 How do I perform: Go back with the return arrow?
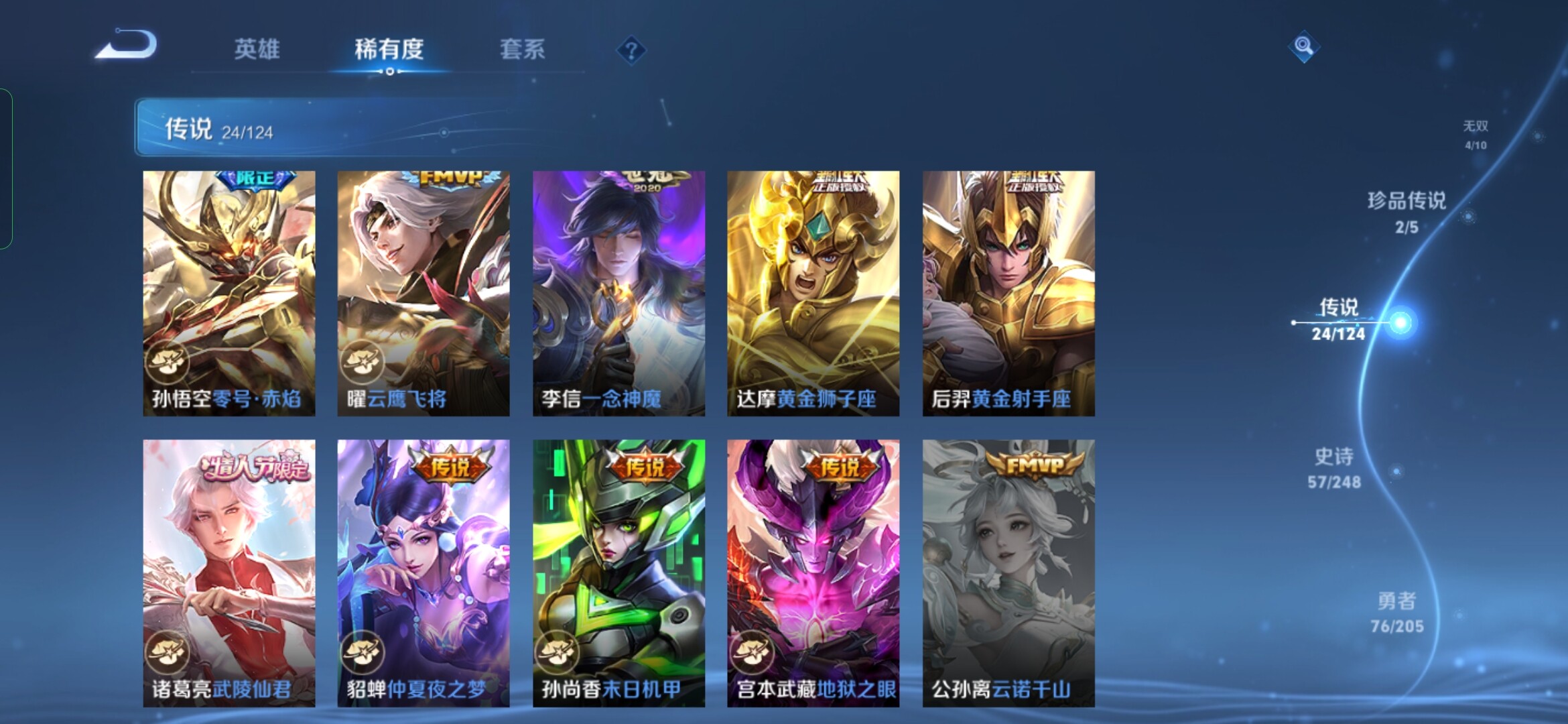127,45
